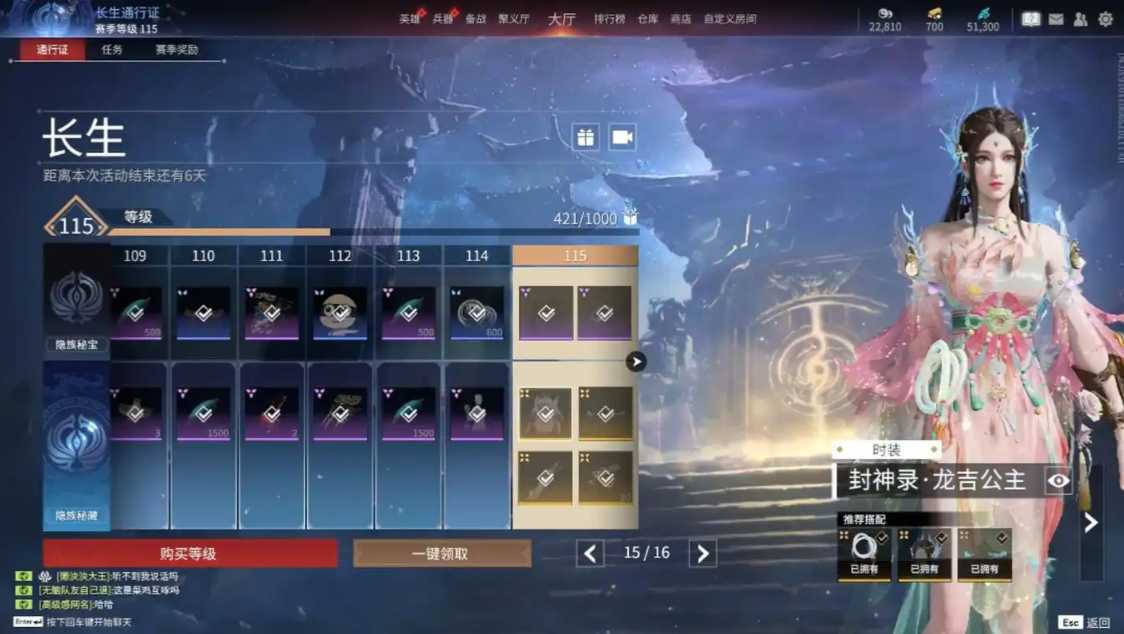Open the 兵器 menu

point(443,19)
